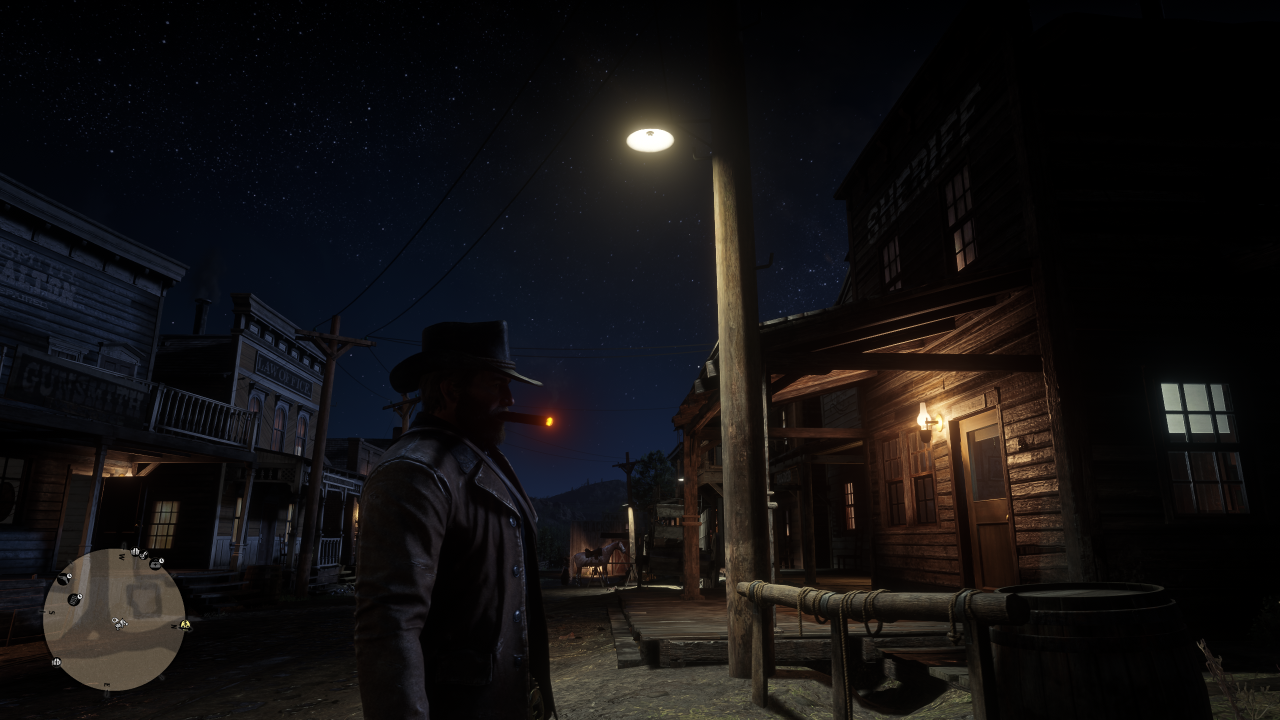Select the yellow camp marker on minimap

[185, 626]
